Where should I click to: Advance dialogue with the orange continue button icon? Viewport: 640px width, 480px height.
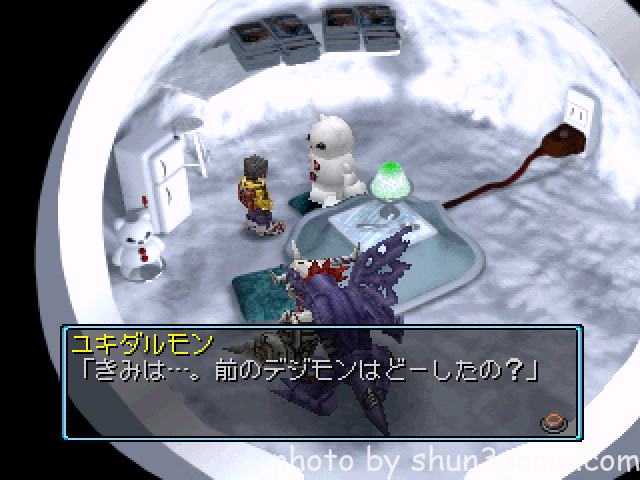[x=552, y=421]
